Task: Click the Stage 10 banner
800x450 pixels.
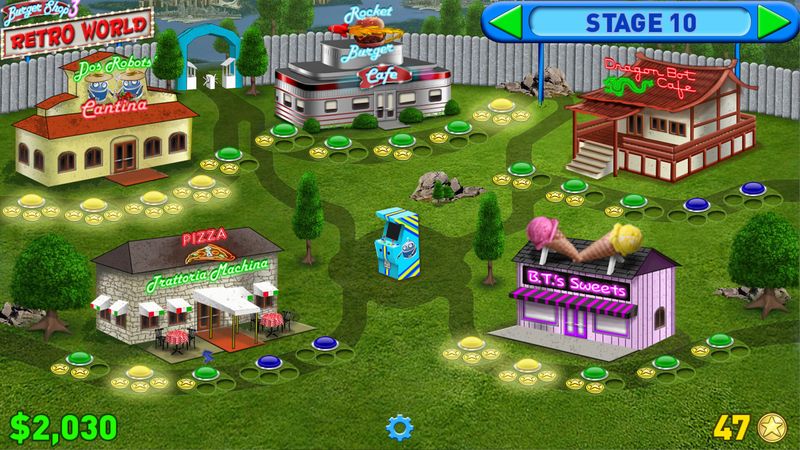Action: click(x=638, y=21)
